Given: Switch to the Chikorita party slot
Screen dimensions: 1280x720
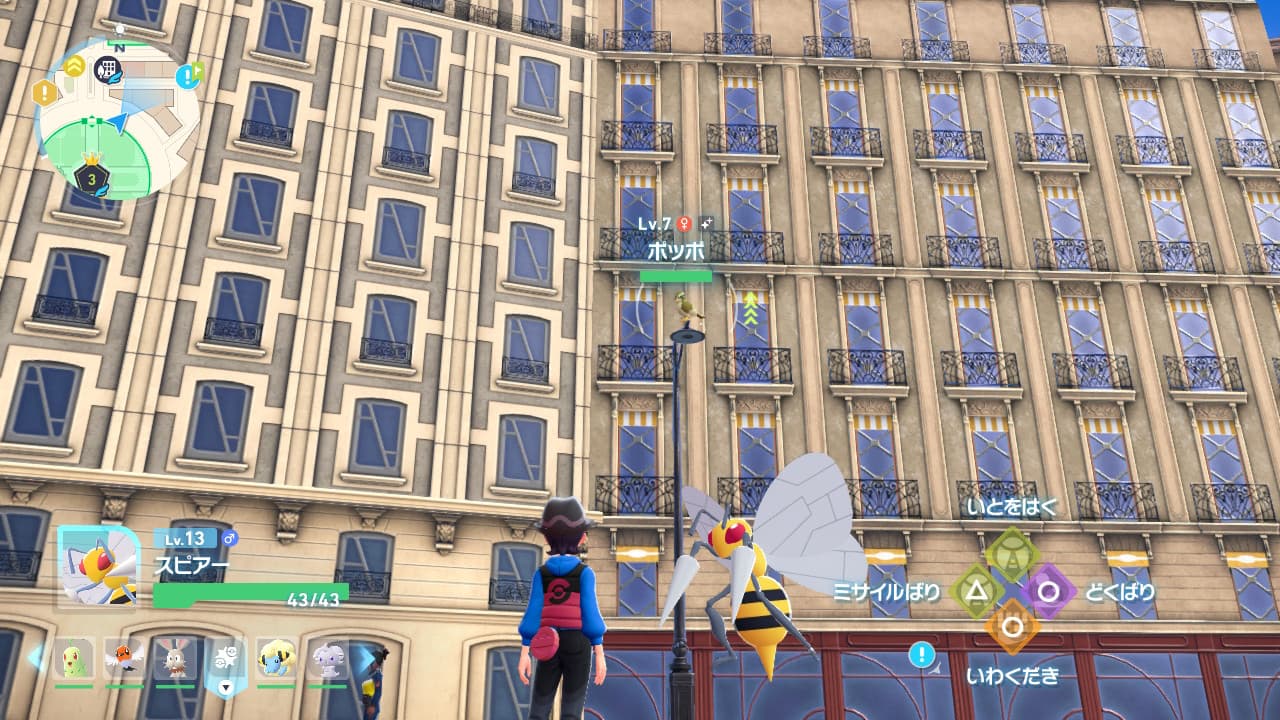Looking at the screenshot, I should [74, 659].
